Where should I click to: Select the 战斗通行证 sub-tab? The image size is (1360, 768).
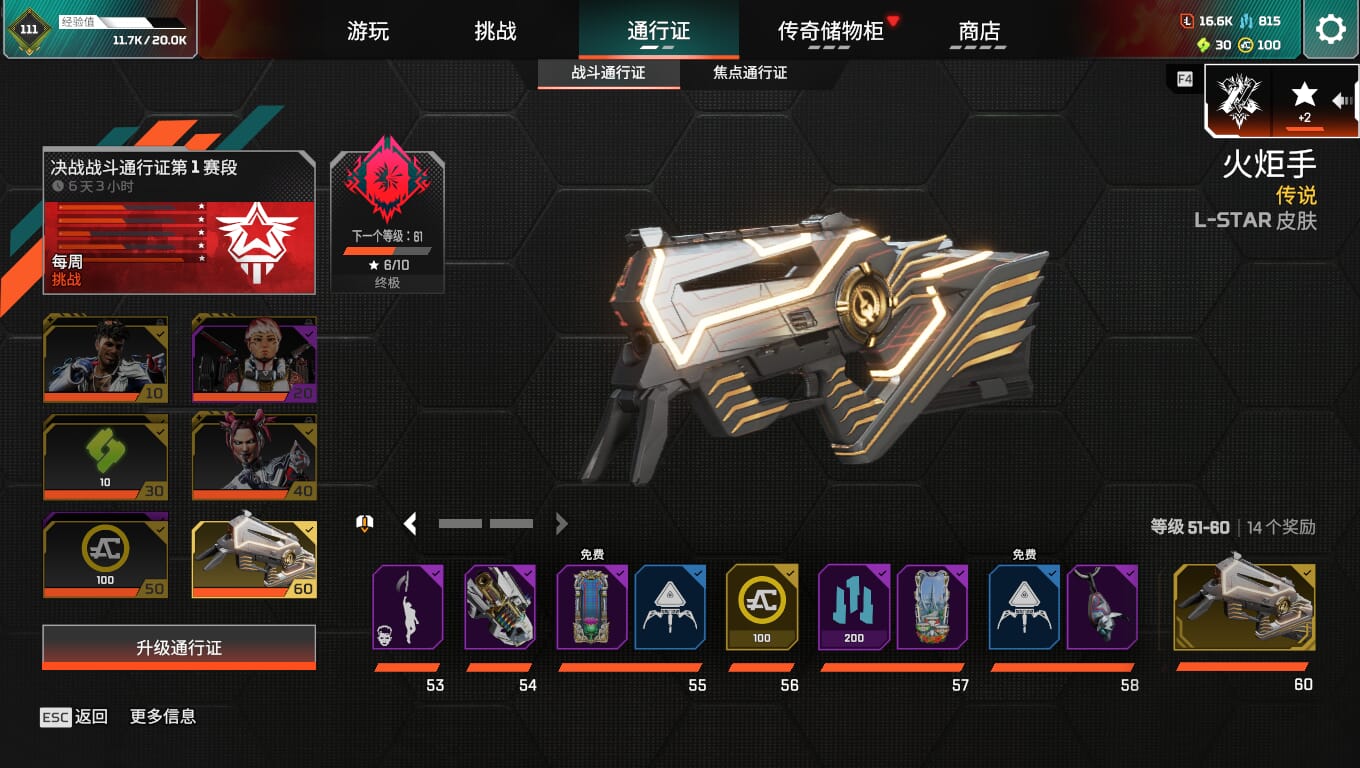608,73
